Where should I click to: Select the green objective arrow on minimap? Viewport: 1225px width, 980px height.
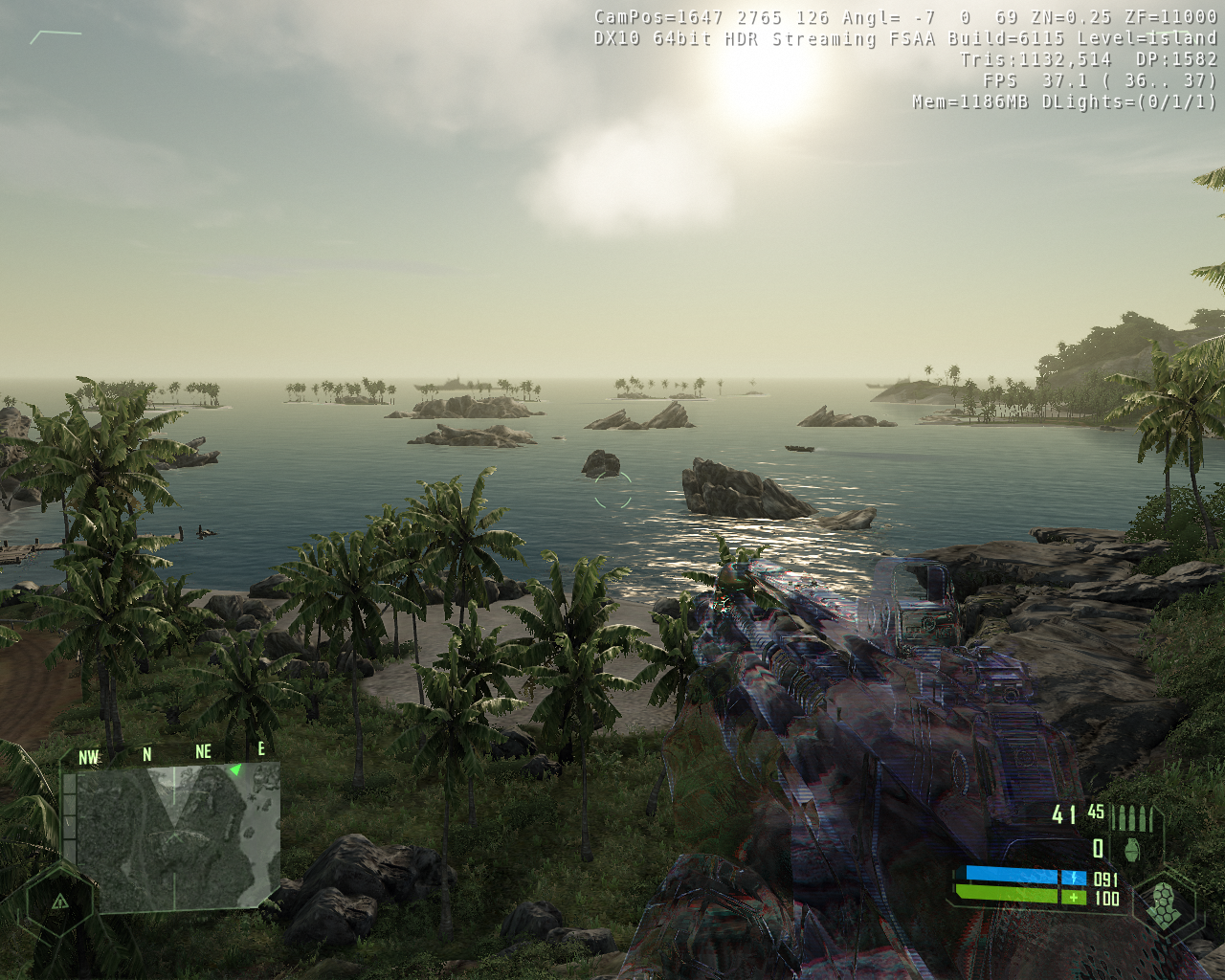pyautogui.click(x=235, y=769)
